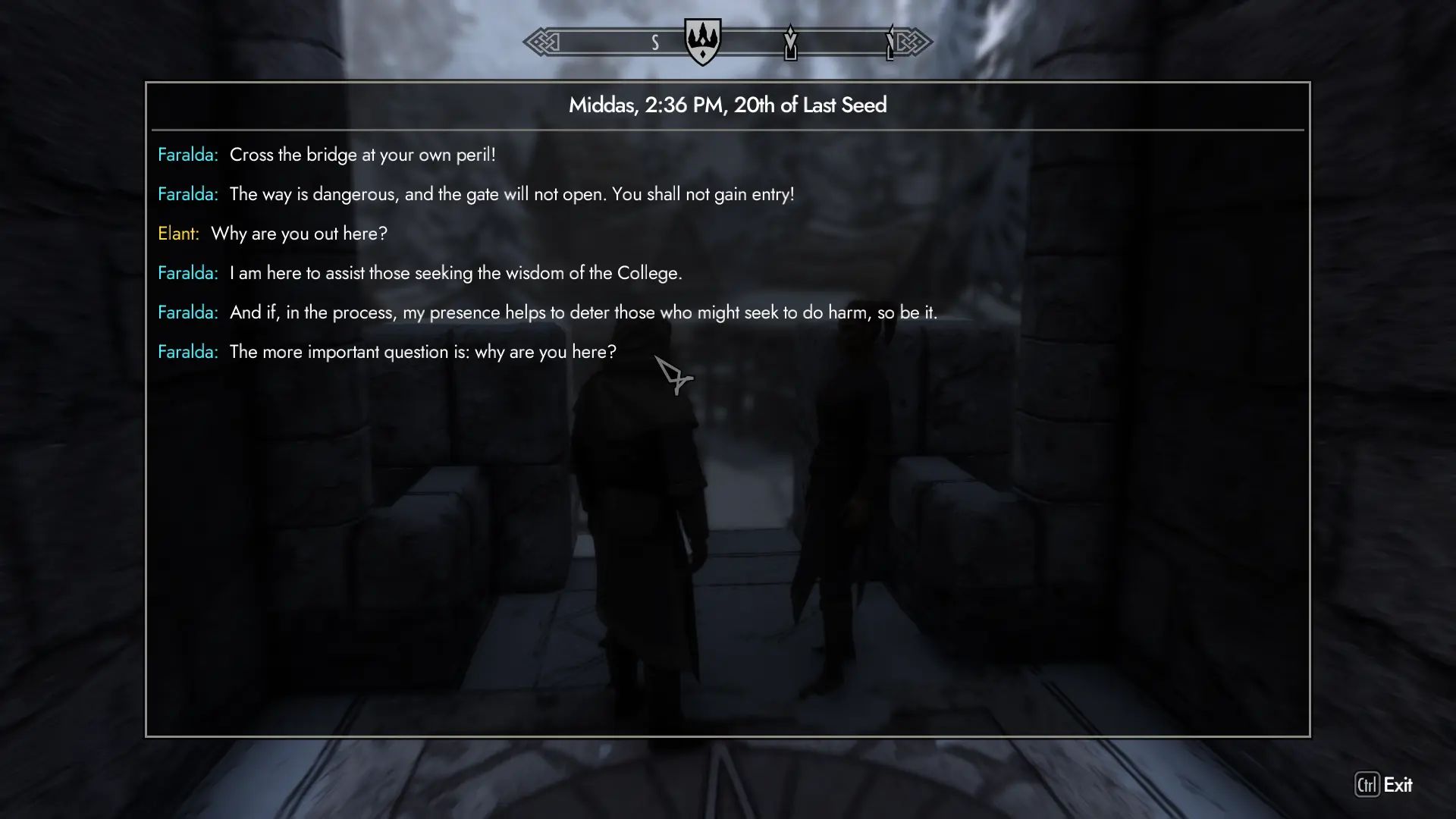Select the 'Why are you out here?' dialogue entry
The image size is (1456, 819).
[x=299, y=234]
